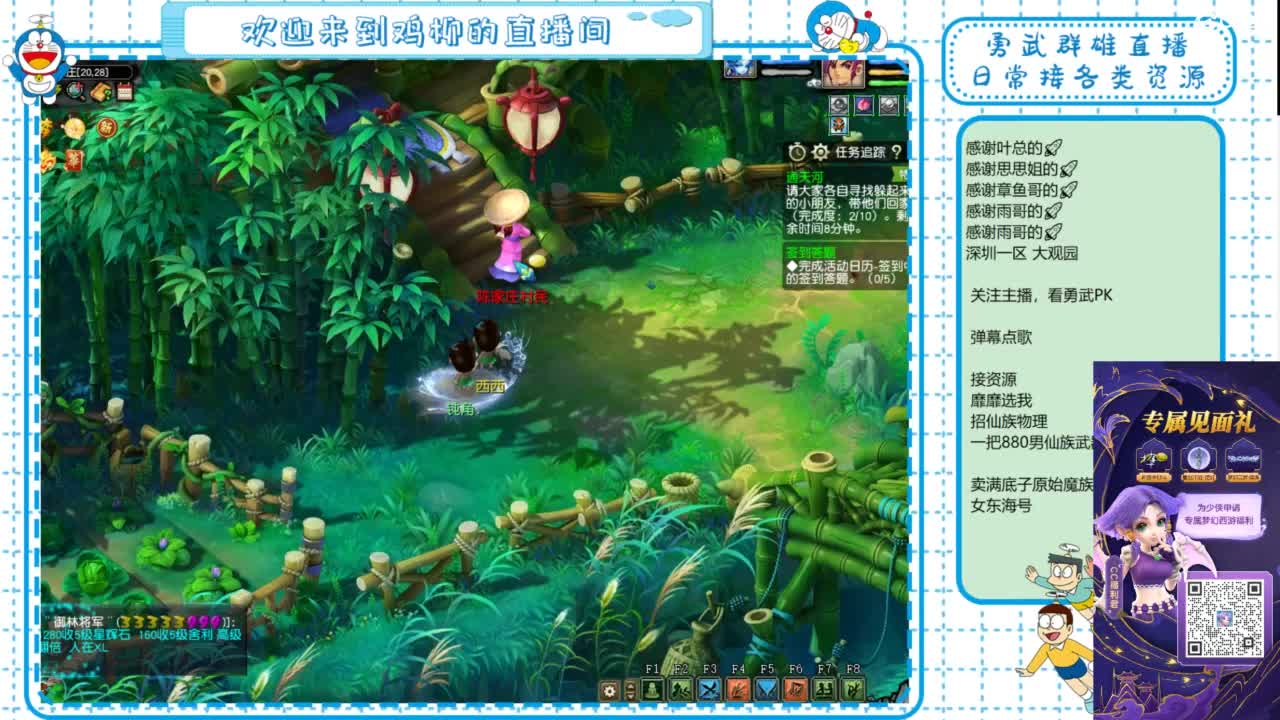Open the settings gear on the bottom toolbar
The height and width of the screenshot is (720, 1280).
click(x=609, y=690)
